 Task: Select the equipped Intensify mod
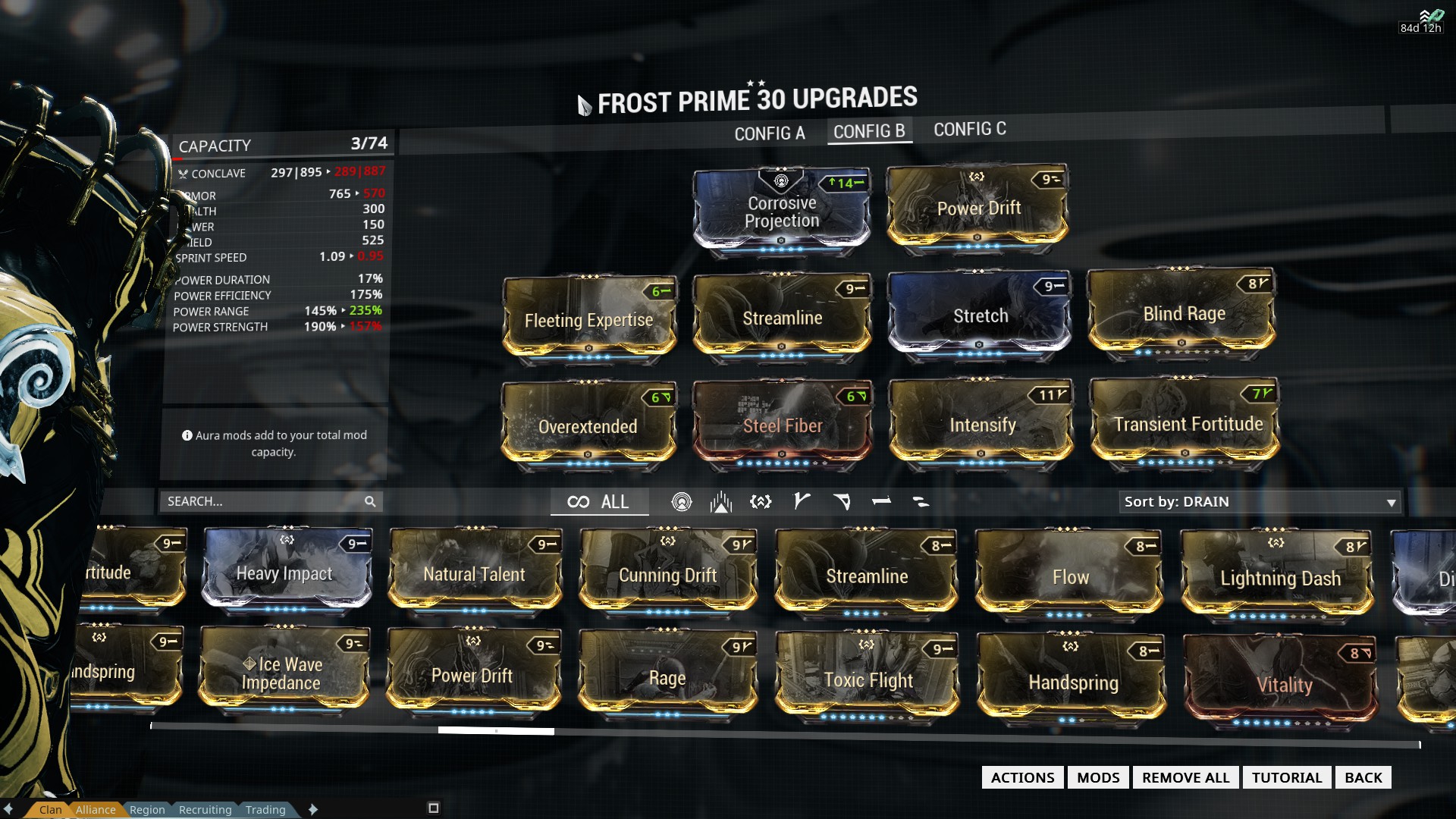(x=982, y=424)
